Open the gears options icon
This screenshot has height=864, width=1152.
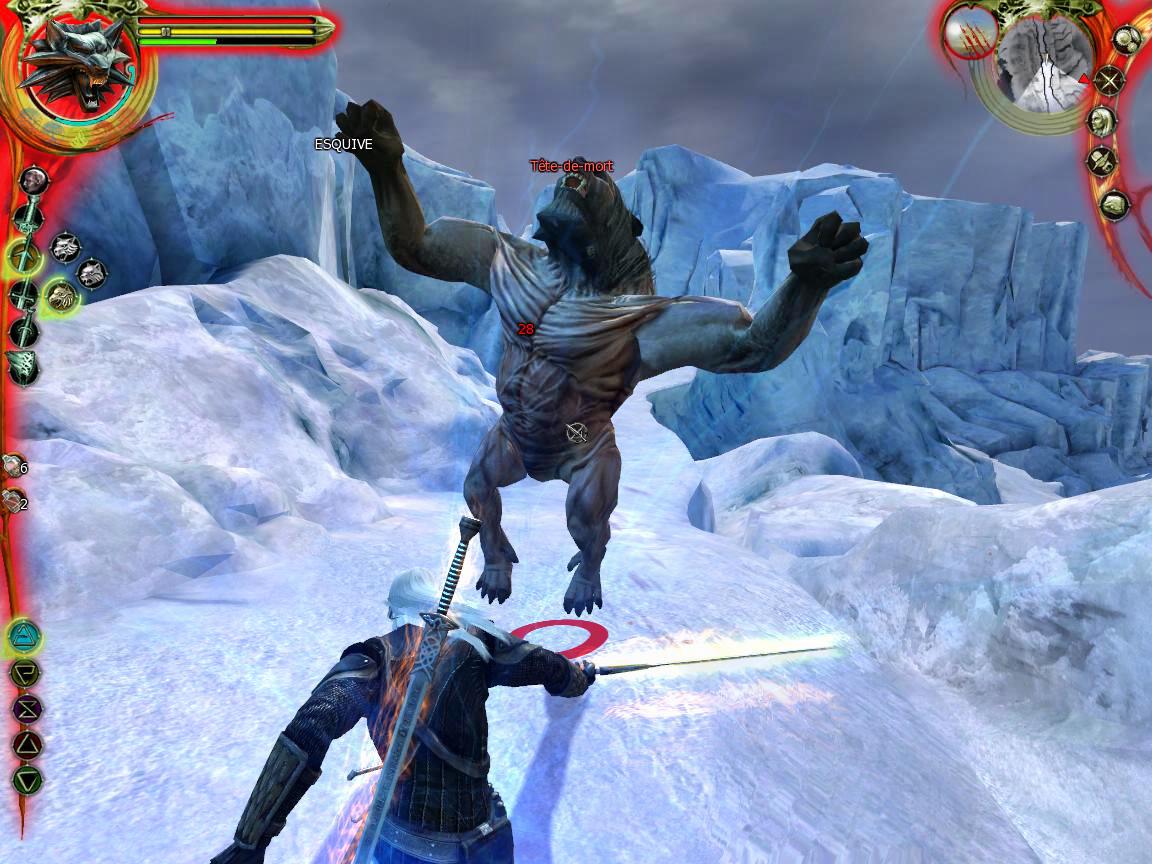click(1127, 41)
